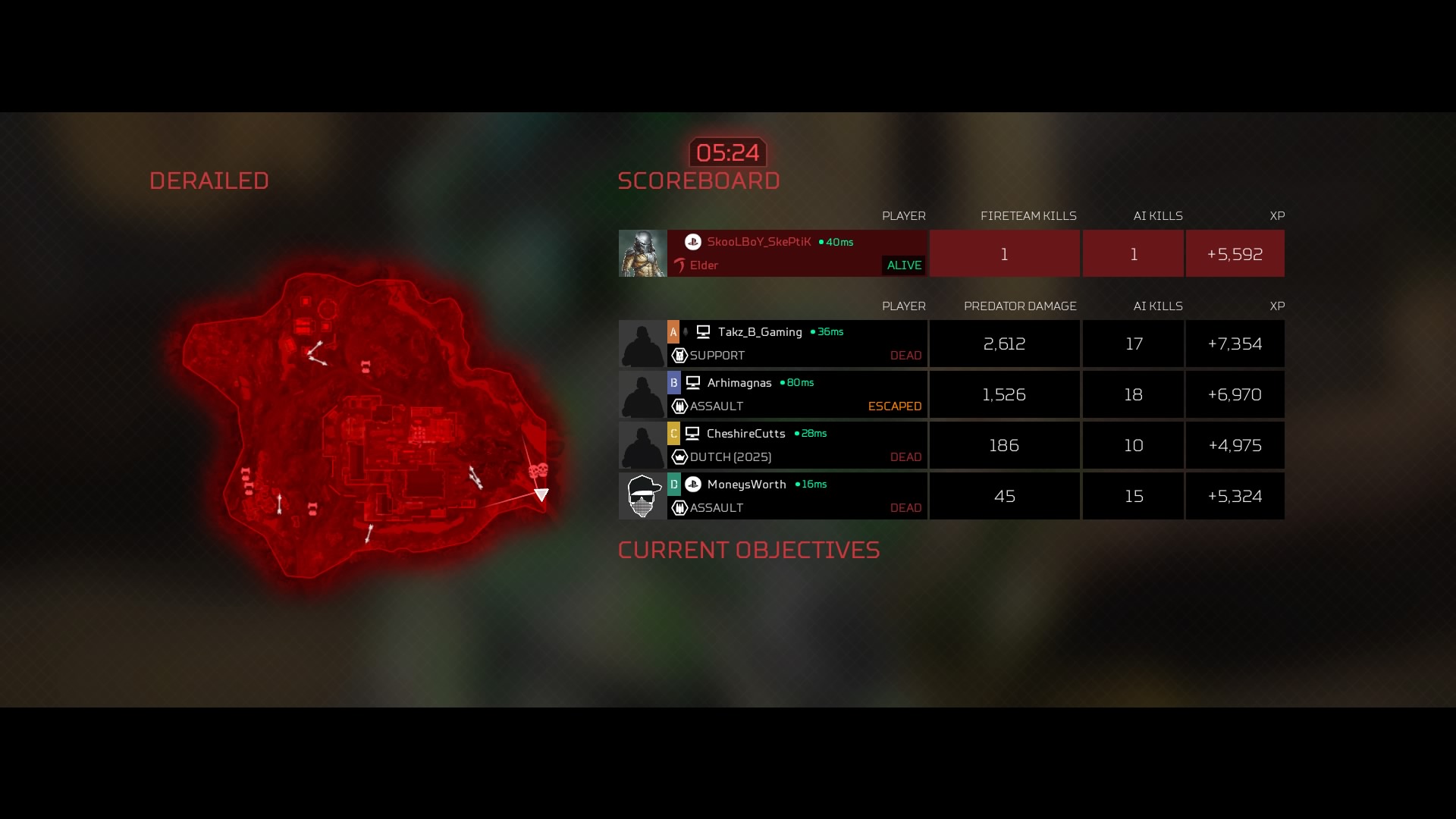This screenshot has width=1456, height=819.
Task: Pick the MoneysWorth player row
Action: [x=796, y=496]
